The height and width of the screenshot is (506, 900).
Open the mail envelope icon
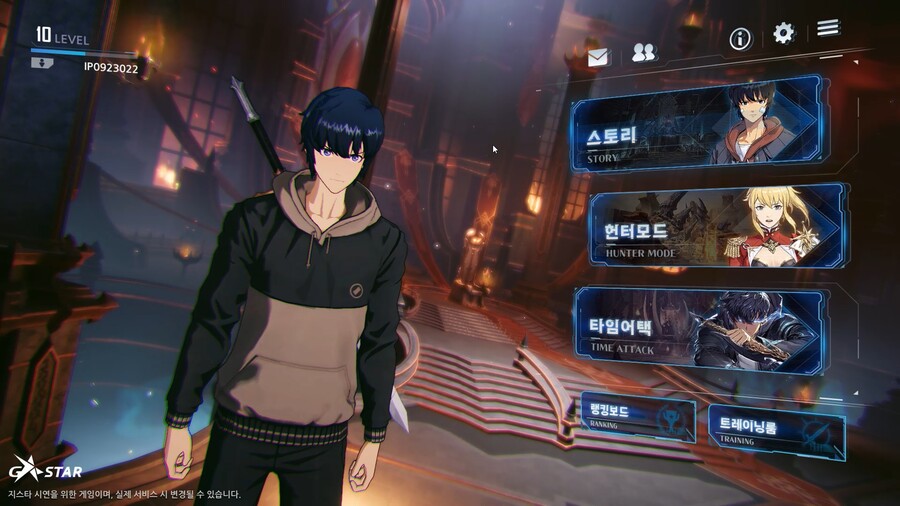[x=598, y=57]
